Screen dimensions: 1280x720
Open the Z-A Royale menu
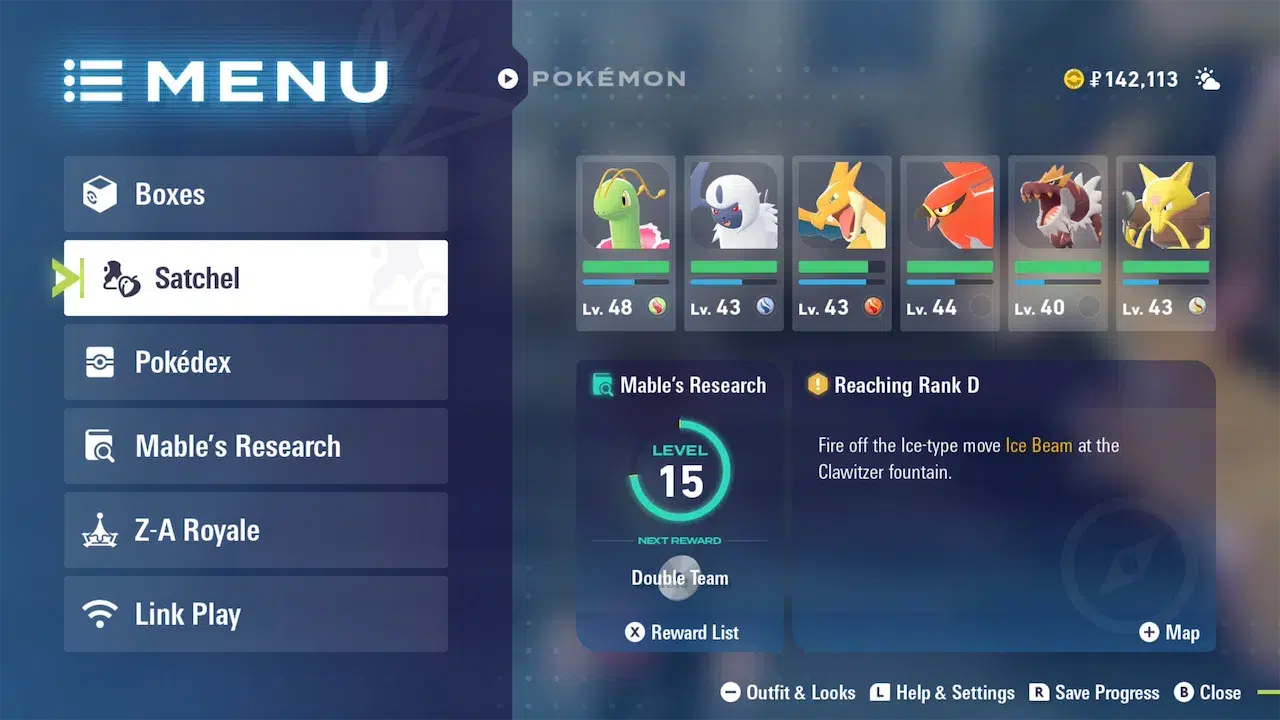pyautogui.click(x=255, y=530)
